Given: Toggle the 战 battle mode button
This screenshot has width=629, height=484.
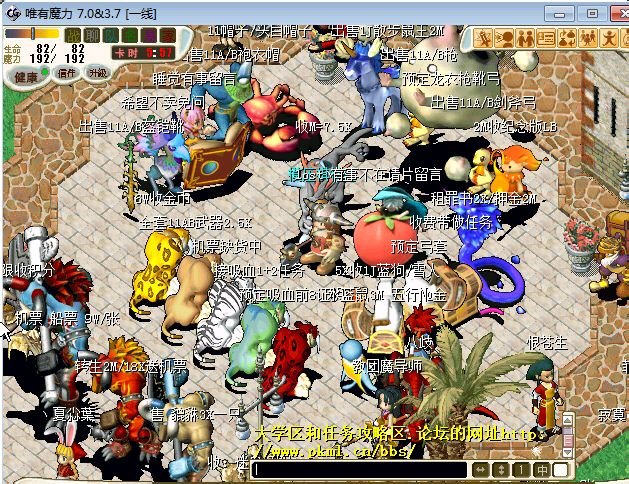Looking at the screenshot, I should point(73,35).
